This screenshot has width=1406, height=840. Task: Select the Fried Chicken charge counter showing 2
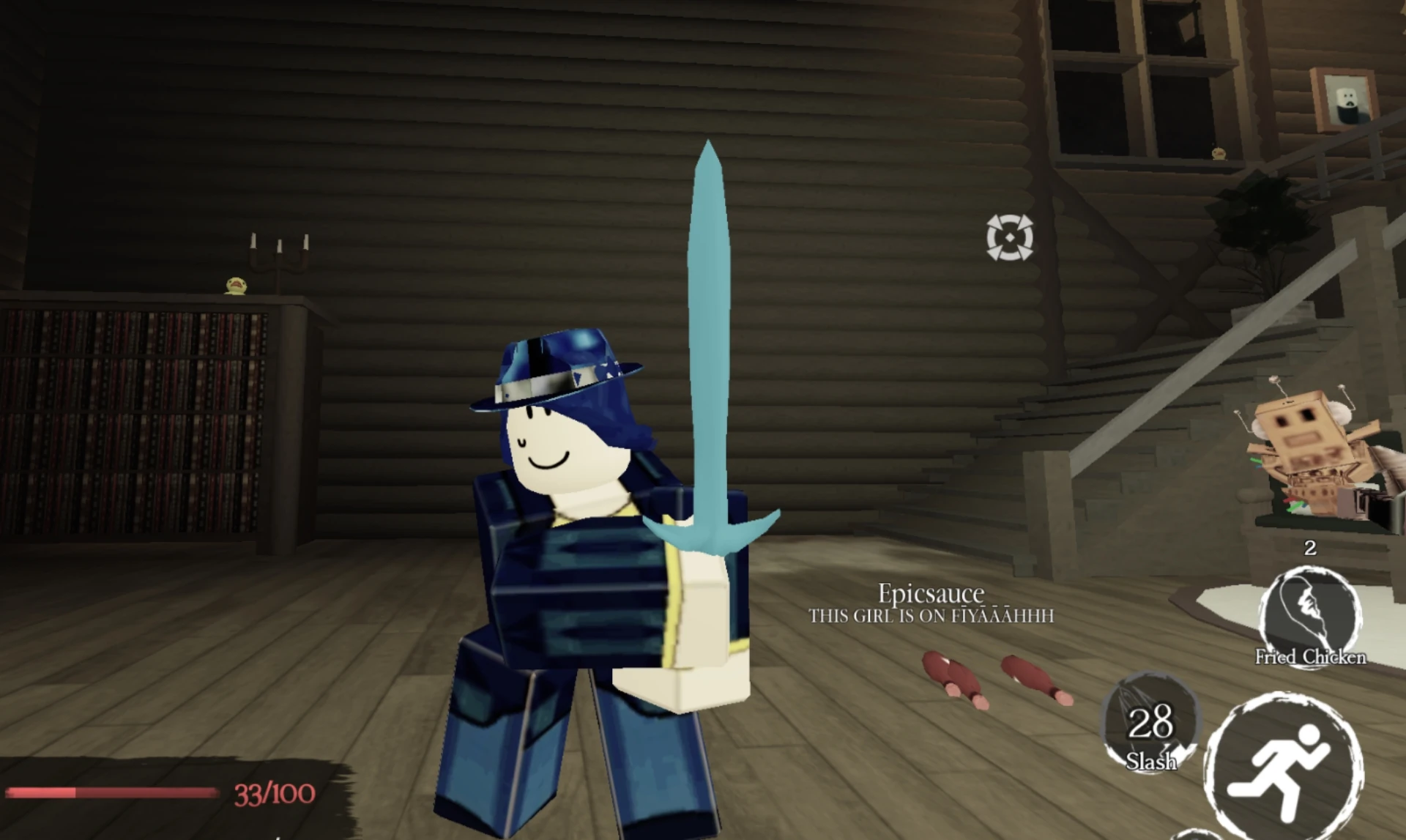tap(1309, 548)
